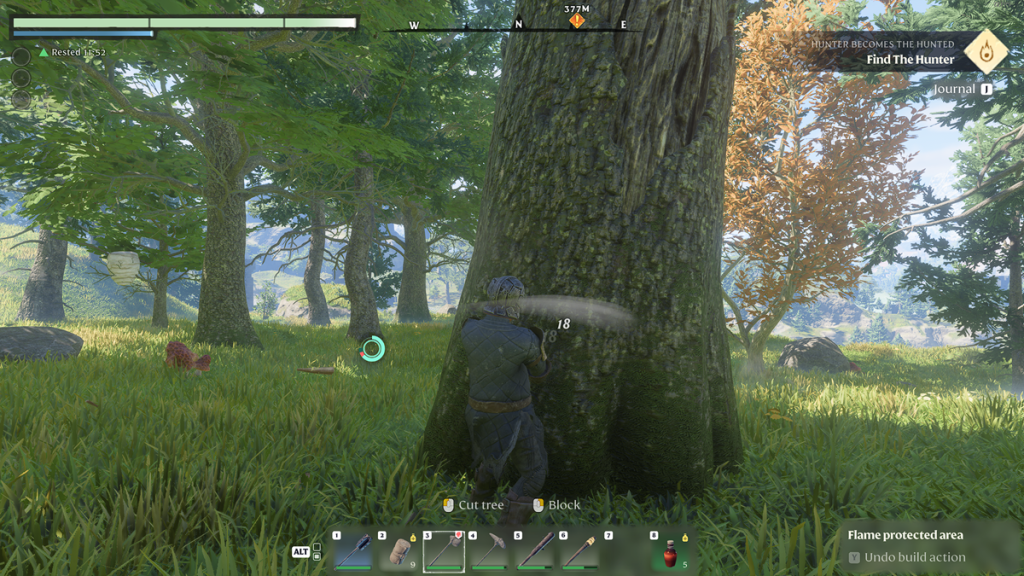Equip the torch in hotbar slot 6

(579, 551)
